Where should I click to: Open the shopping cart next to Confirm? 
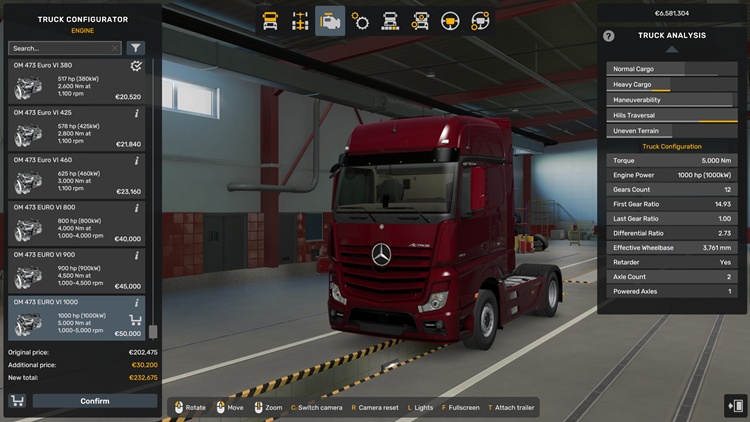point(17,401)
